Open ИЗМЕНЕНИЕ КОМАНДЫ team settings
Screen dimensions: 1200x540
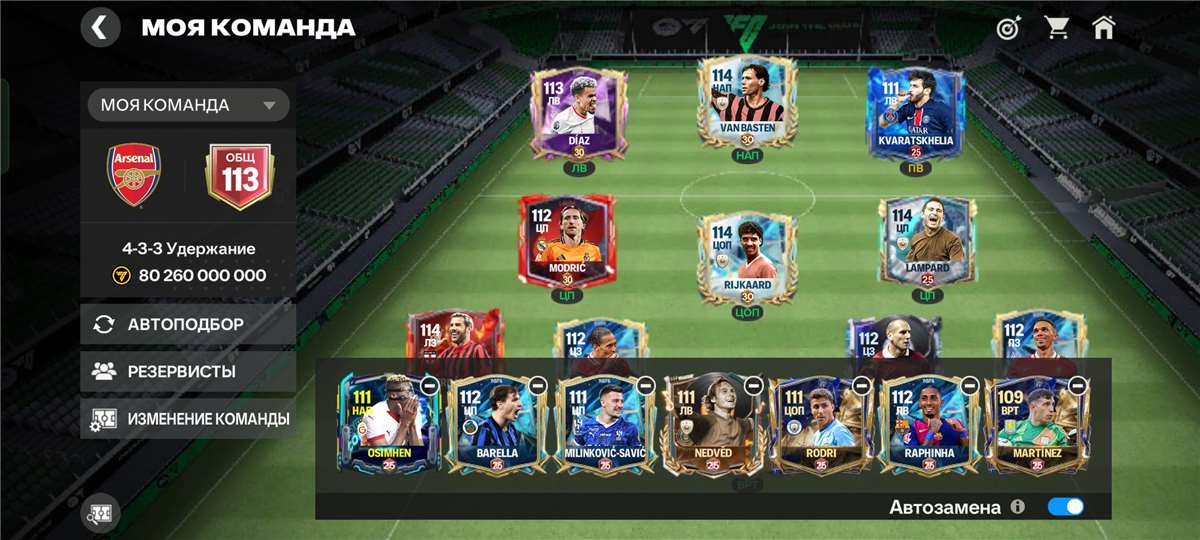188,419
